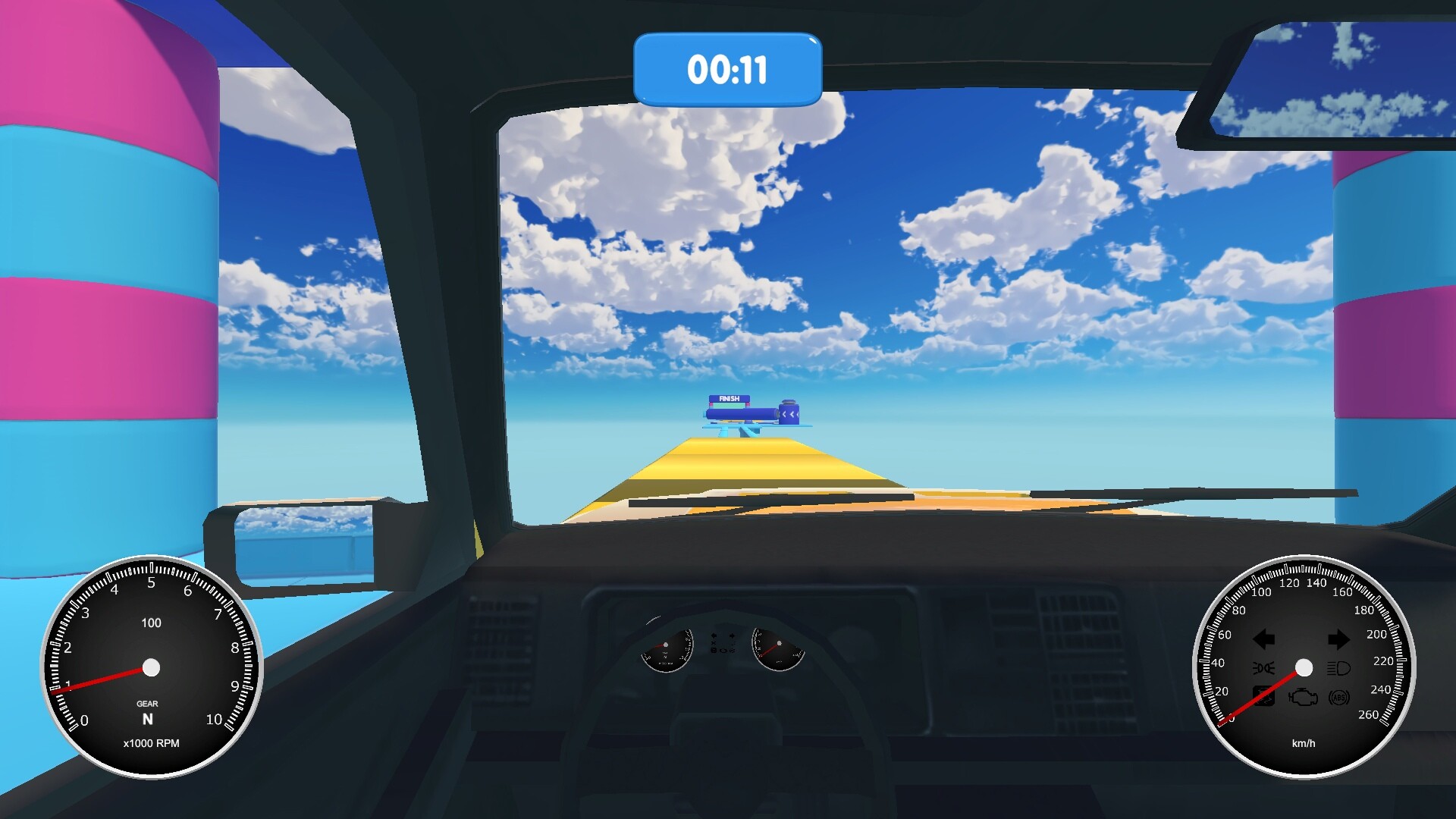Click the red tachometer needle
The width and height of the screenshot is (1456, 819).
(99, 680)
